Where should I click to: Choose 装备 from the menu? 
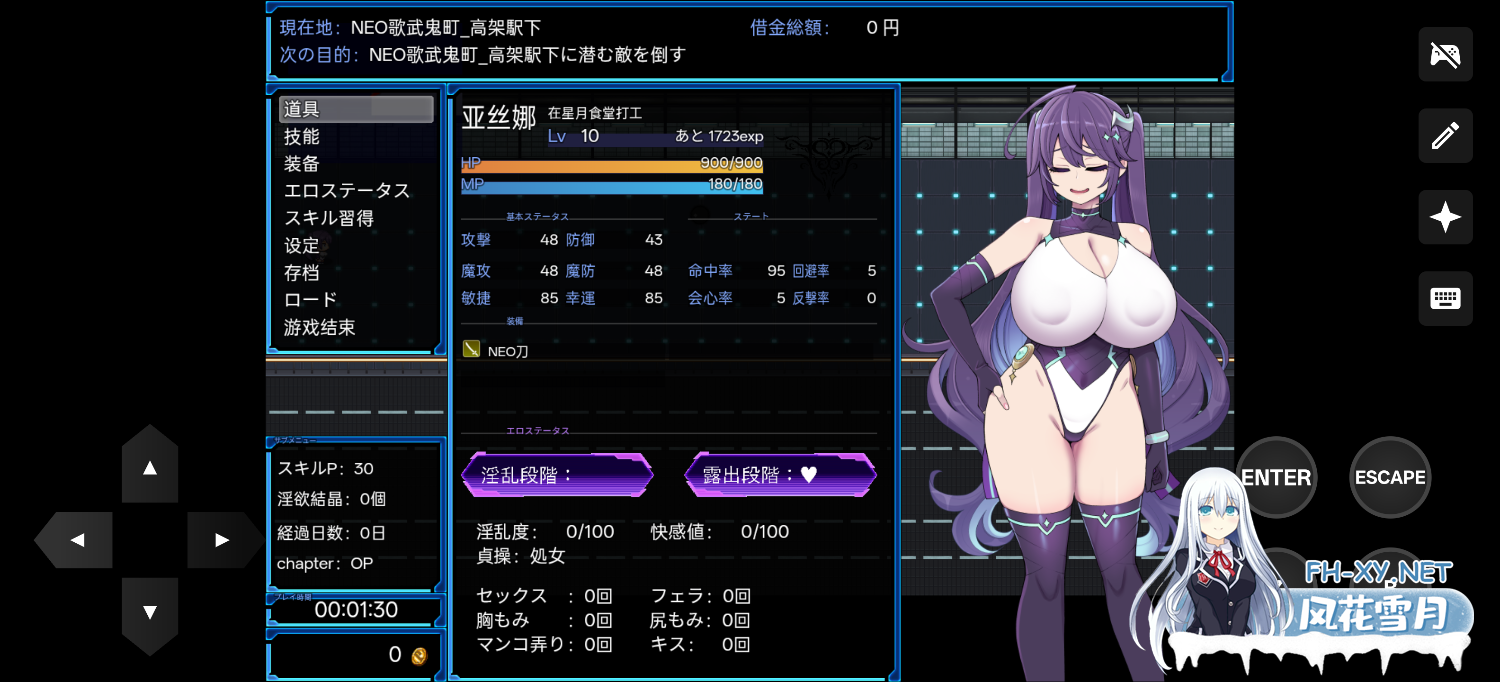click(x=302, y=164)
